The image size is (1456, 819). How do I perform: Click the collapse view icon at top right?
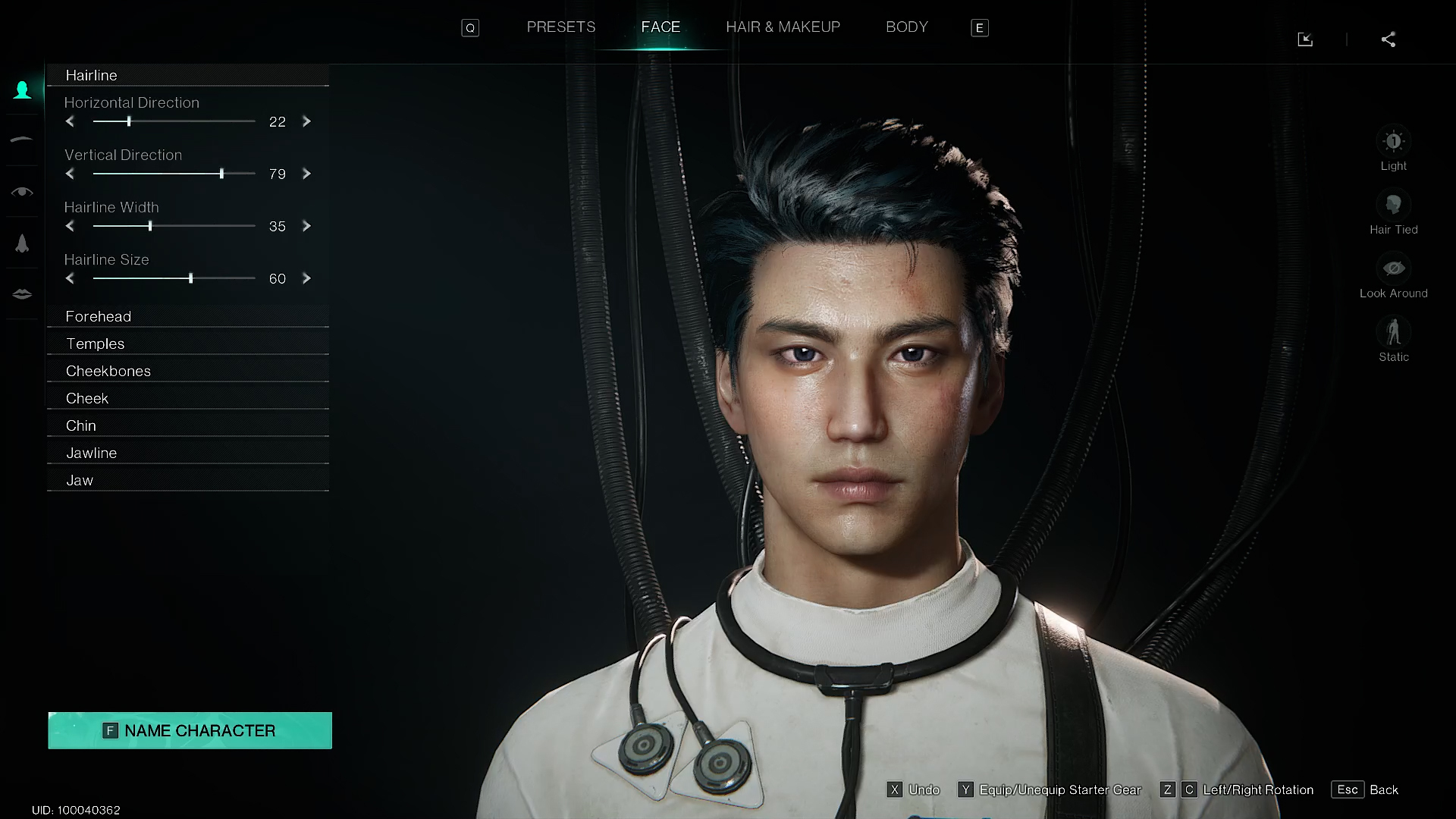(x=1306, y=39)
